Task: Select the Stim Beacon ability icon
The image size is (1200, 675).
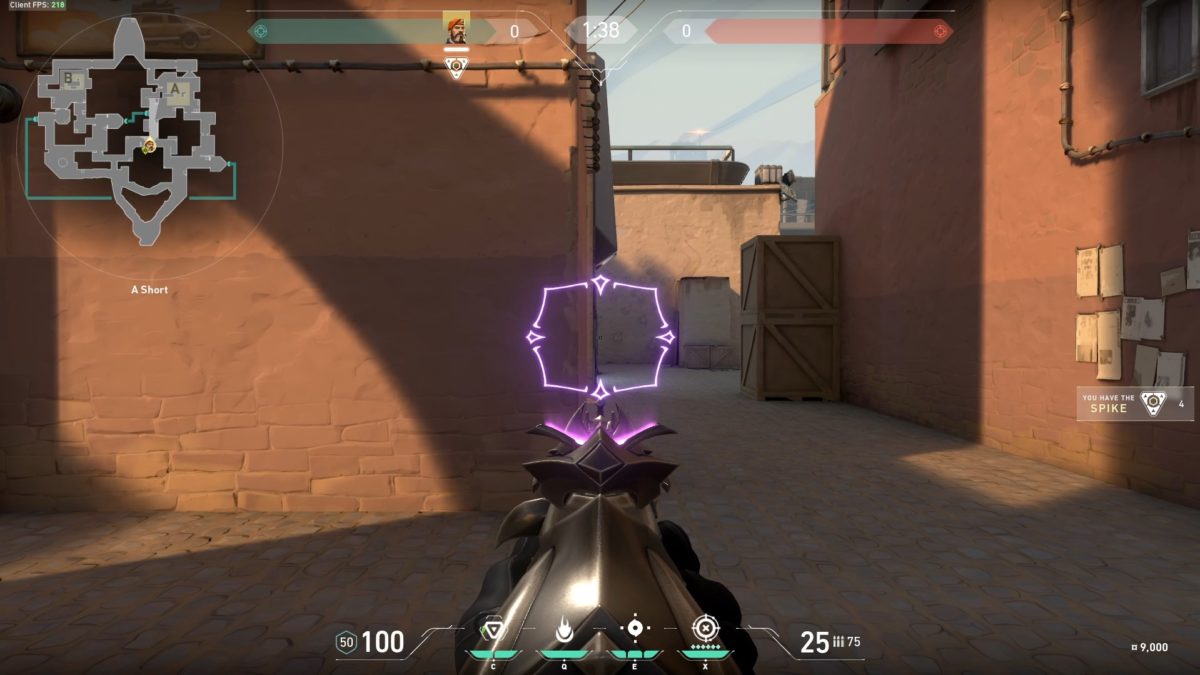Action: [x=493, y=630]
